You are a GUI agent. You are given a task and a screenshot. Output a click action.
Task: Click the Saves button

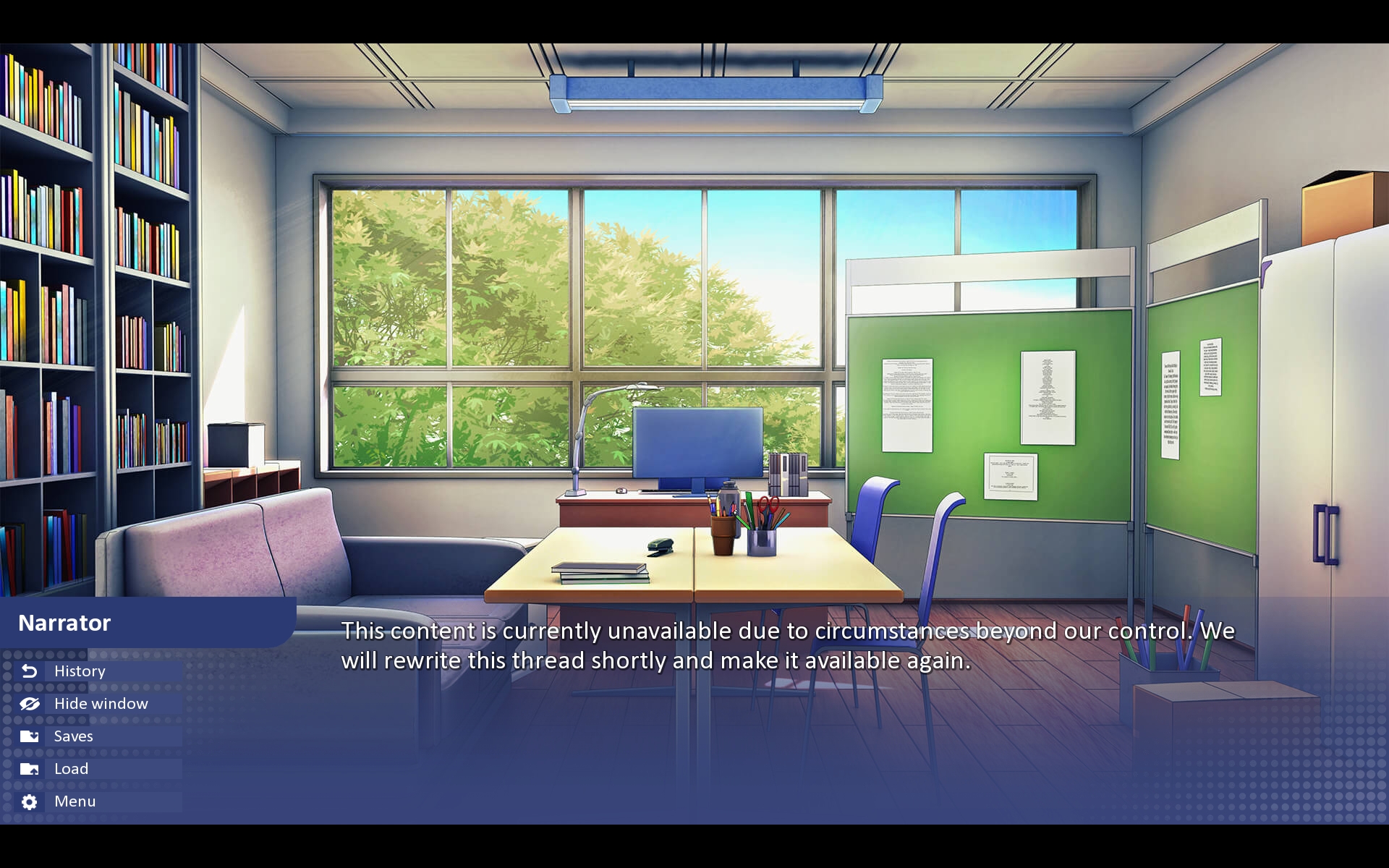point(72,736)
